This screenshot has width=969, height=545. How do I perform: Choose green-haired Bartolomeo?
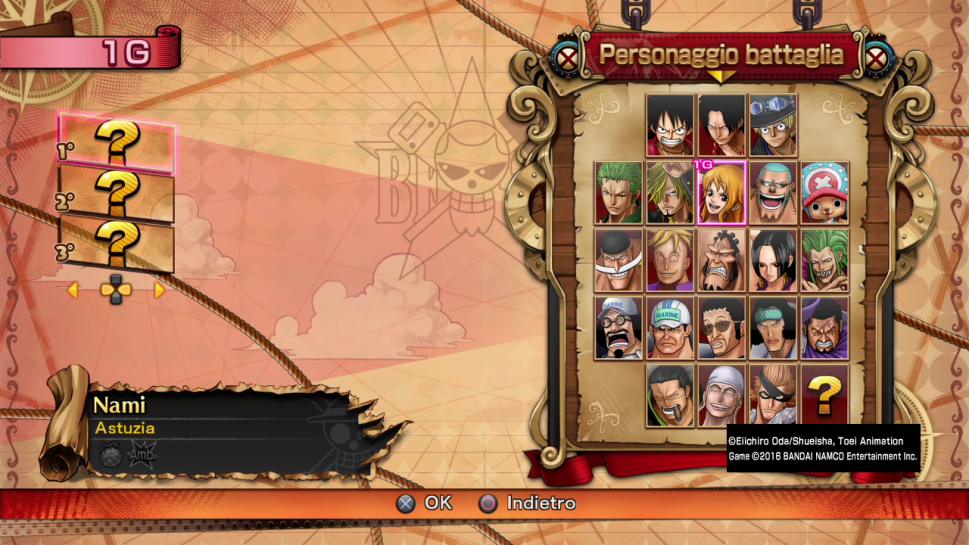pyautogui.click(x=824, y=260)
